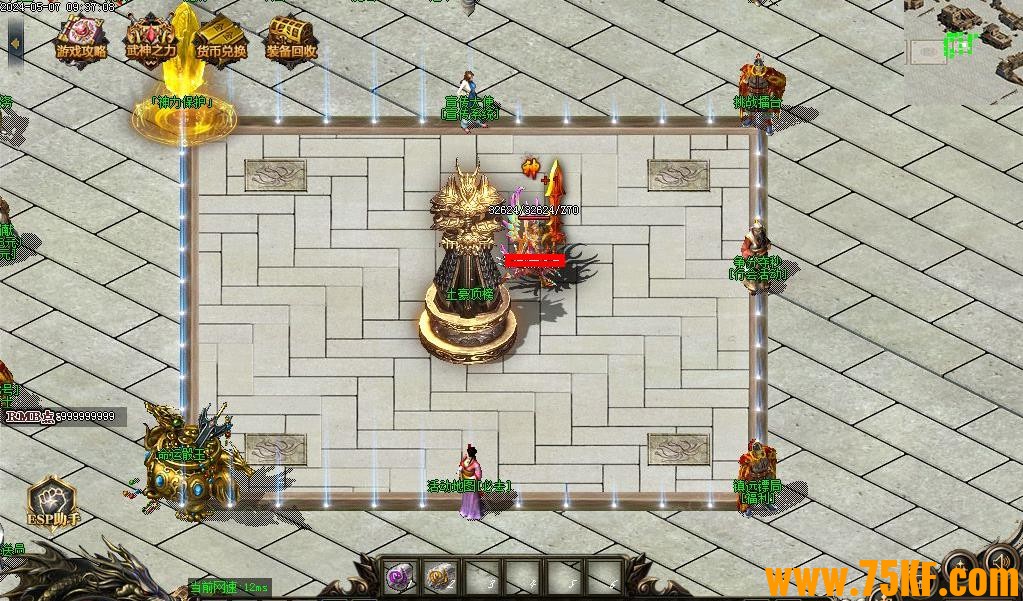Open the 装备回收 equipment recycling chest
This screenshot has height=601, width=1023.
291,40
